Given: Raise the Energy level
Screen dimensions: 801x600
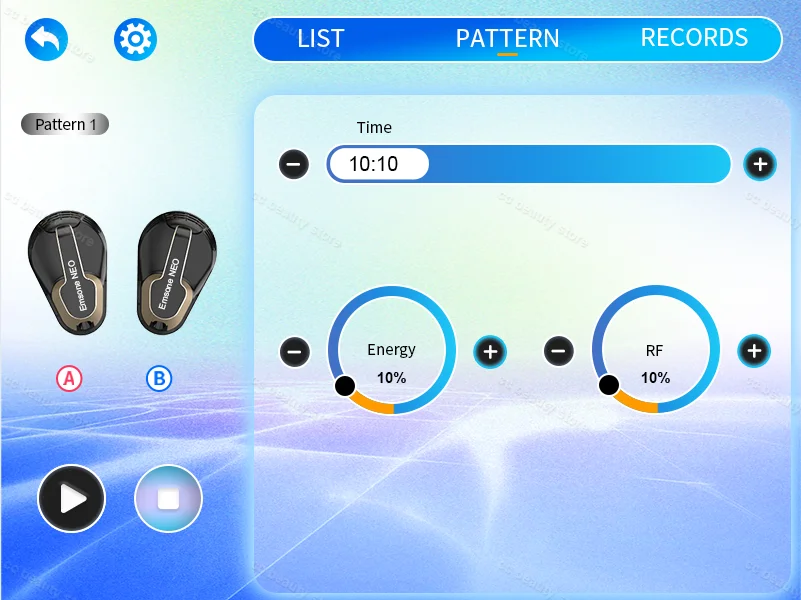Looking at the screenshot, I should tap(490, 351).
